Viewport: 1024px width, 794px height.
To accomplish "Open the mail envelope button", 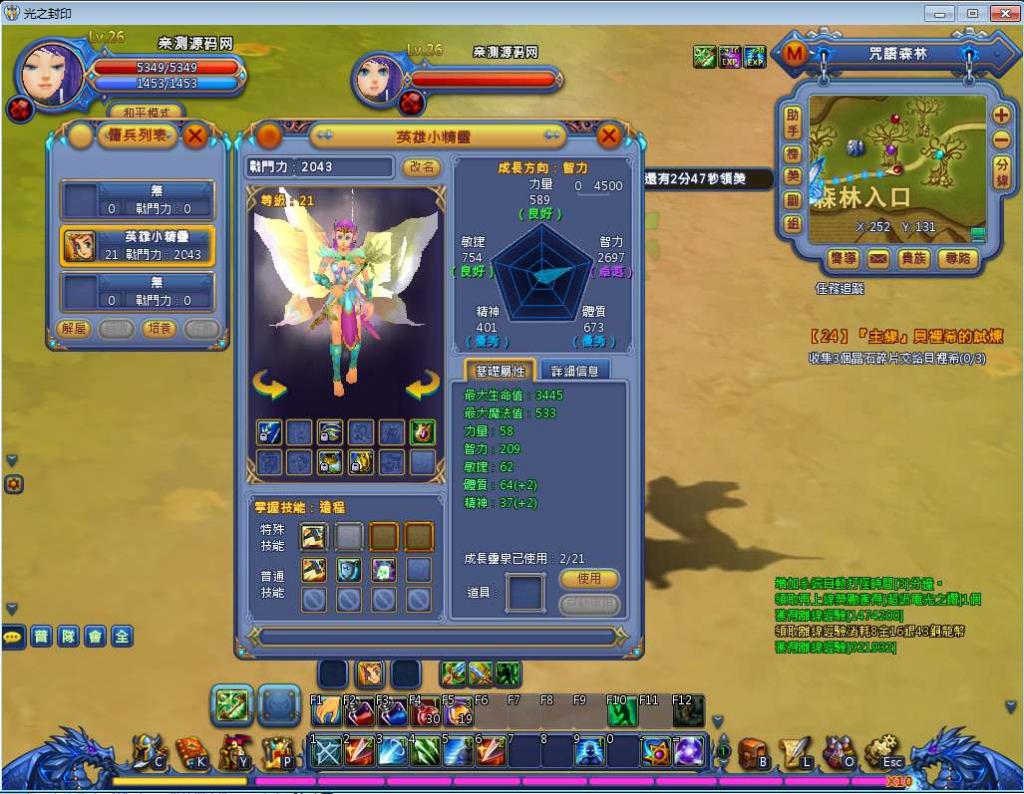I will [x=878, y=258].
